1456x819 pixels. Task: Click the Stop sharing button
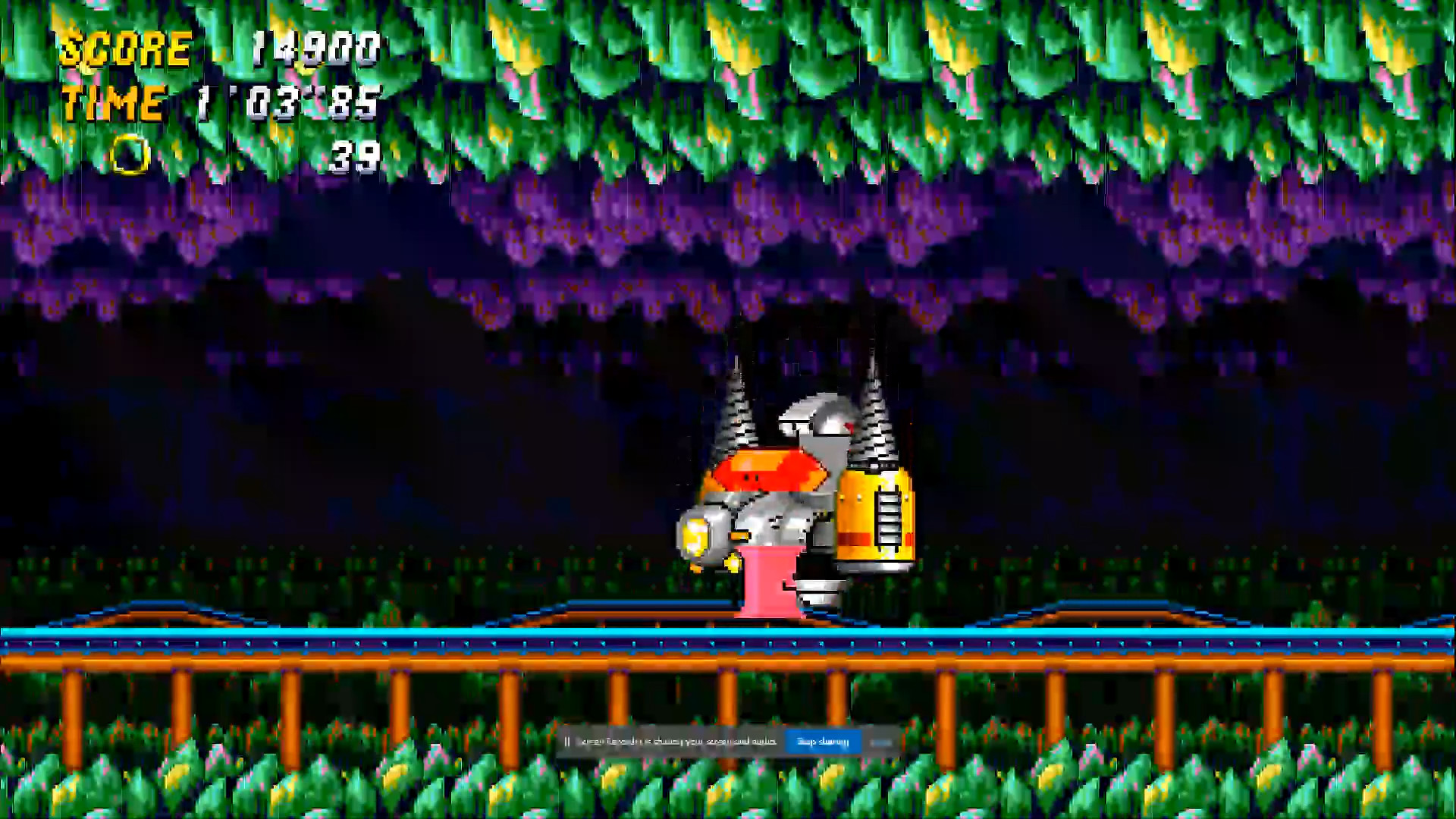823,742
